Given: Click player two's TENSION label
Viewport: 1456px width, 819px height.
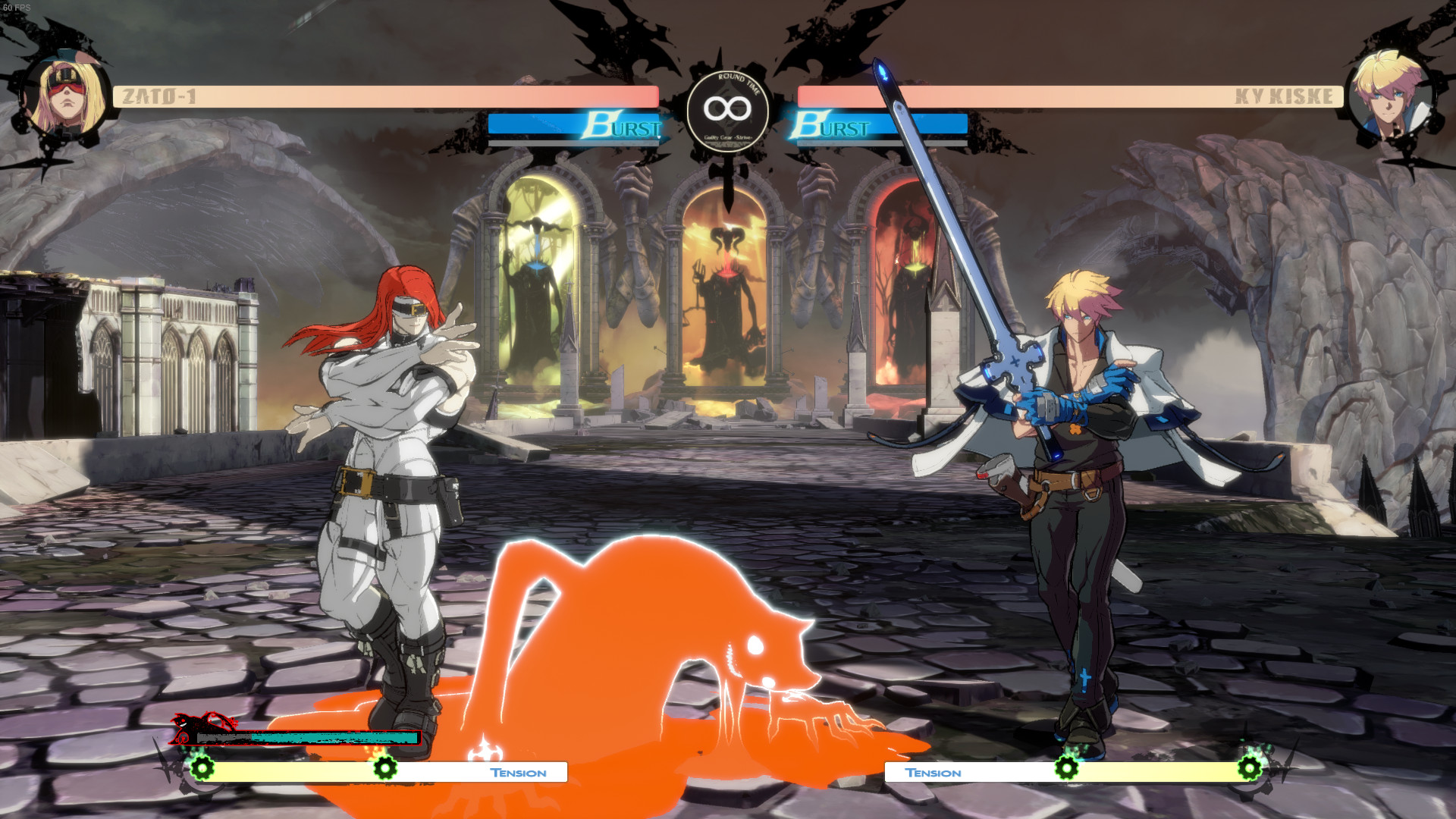Looking at the screenshot, I should 934,773.
